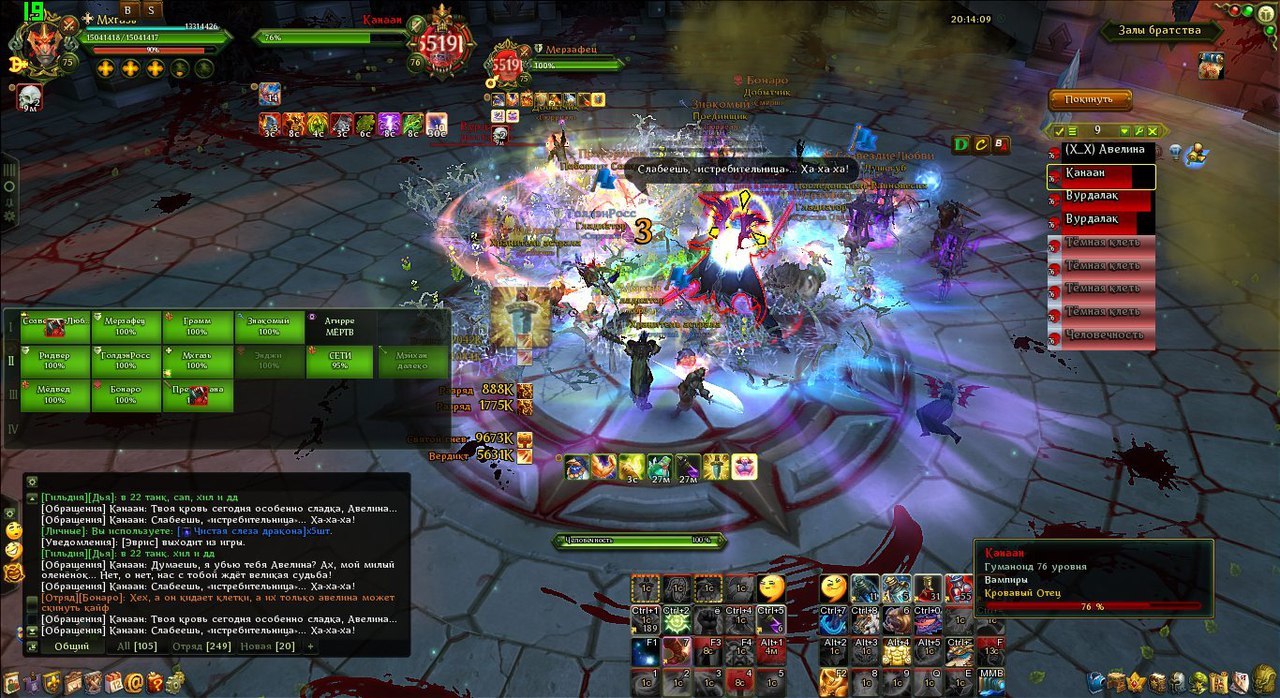
Task: Switch to the Общий chat tab
Action: coord(72,646)
